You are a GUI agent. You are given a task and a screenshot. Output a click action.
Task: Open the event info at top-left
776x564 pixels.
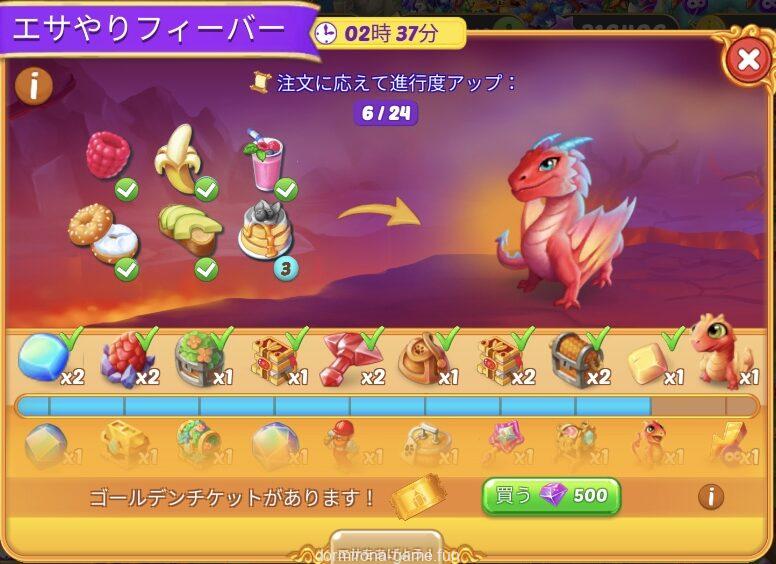[33, 86]
